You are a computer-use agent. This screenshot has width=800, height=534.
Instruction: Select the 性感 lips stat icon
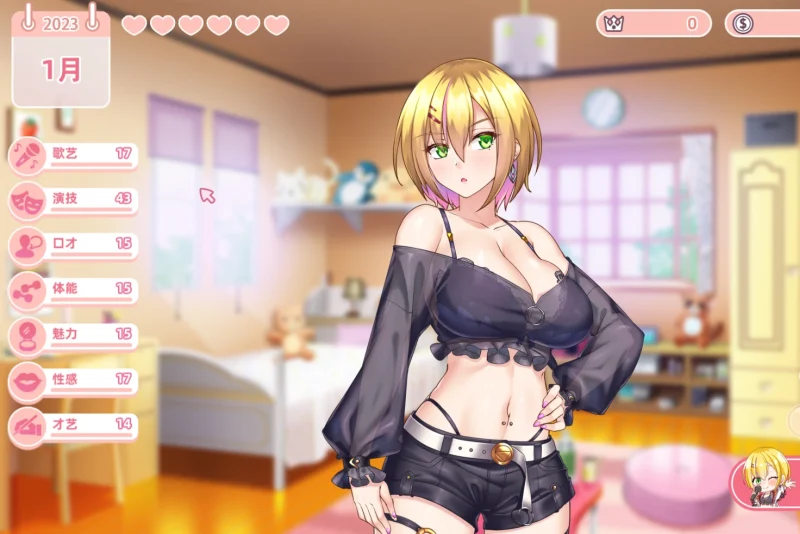pos(26,380)
